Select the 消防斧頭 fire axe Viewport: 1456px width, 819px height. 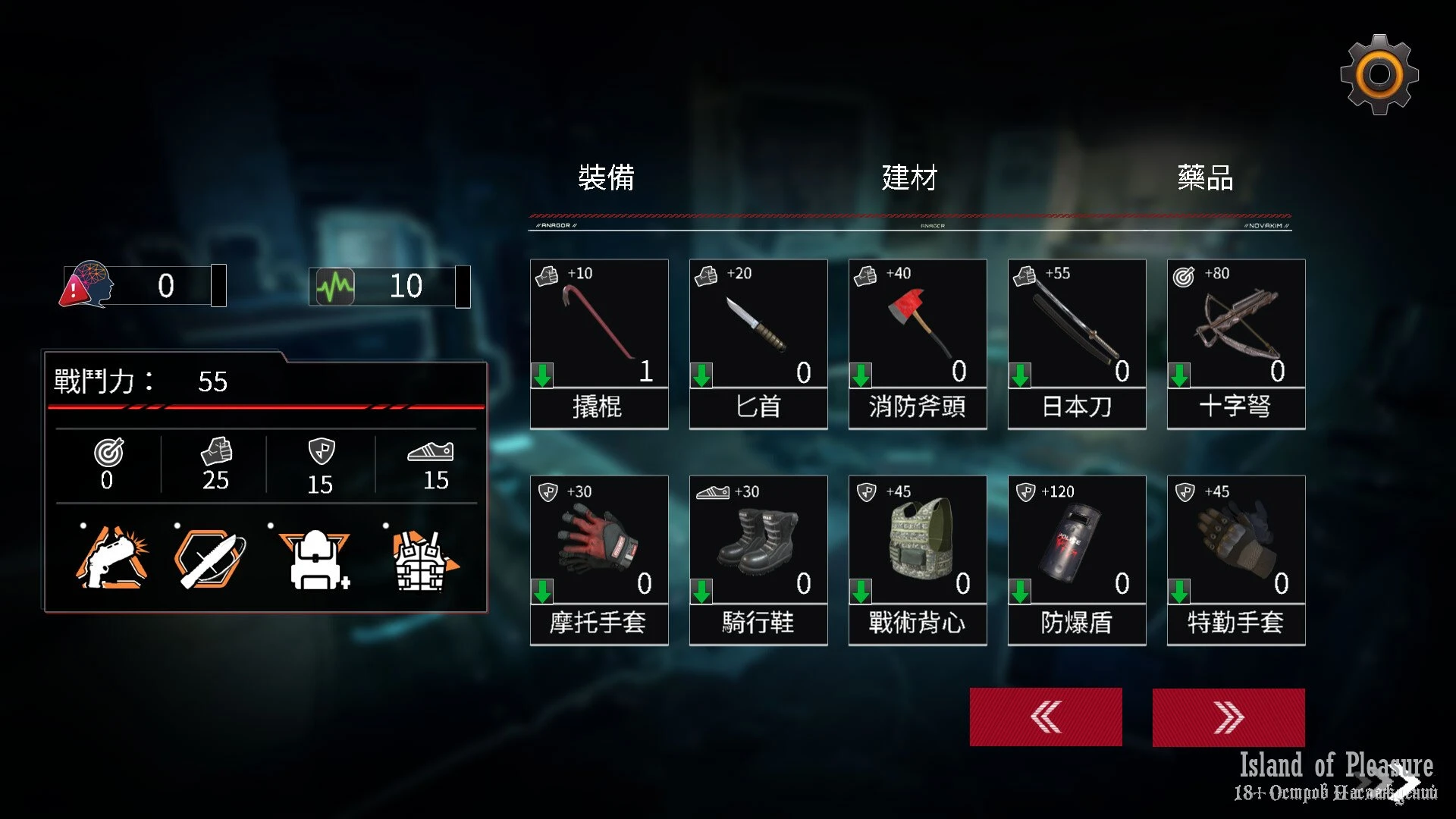[x=918, y=344]
